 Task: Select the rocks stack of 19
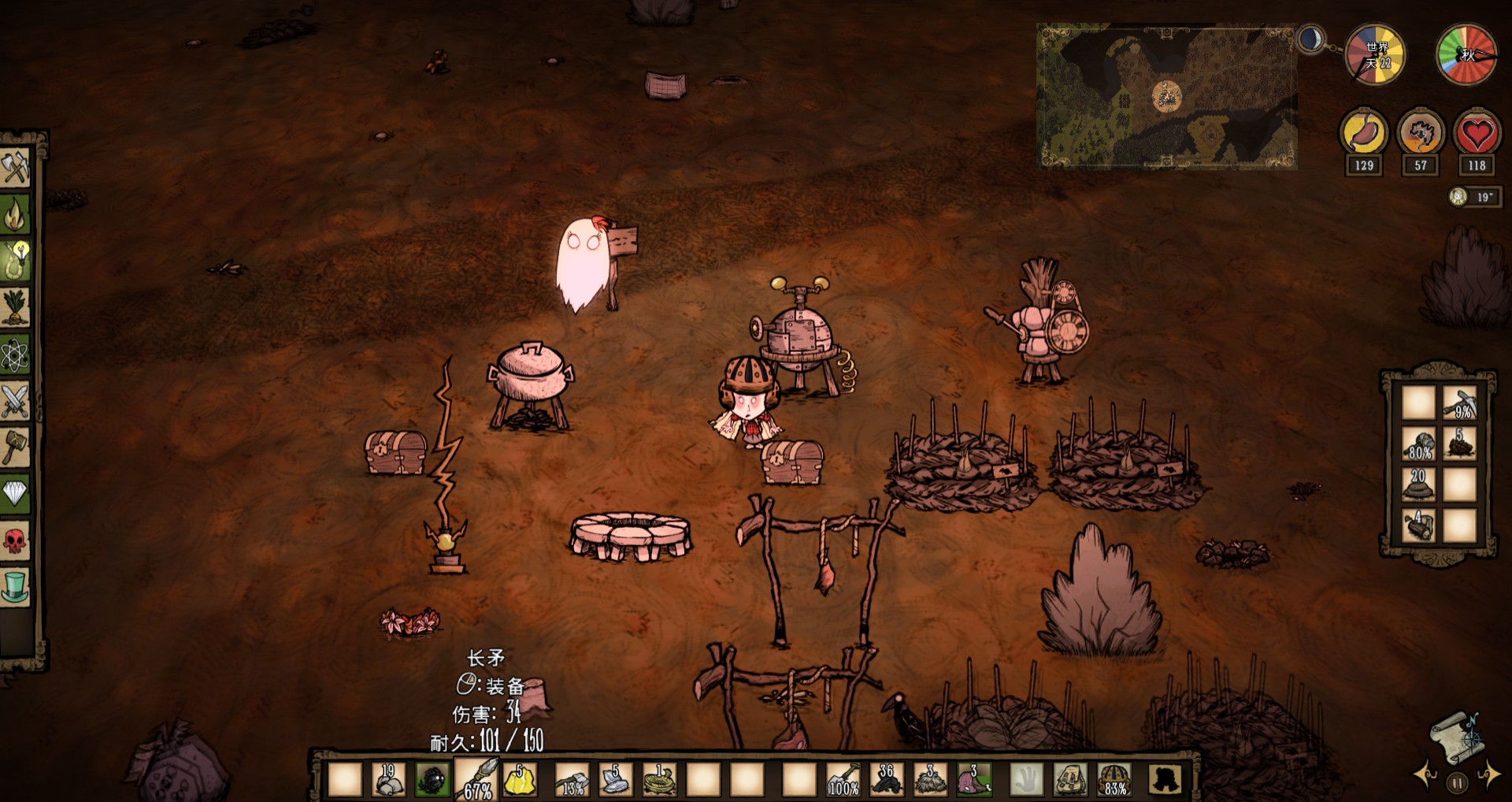coord(388,779)
